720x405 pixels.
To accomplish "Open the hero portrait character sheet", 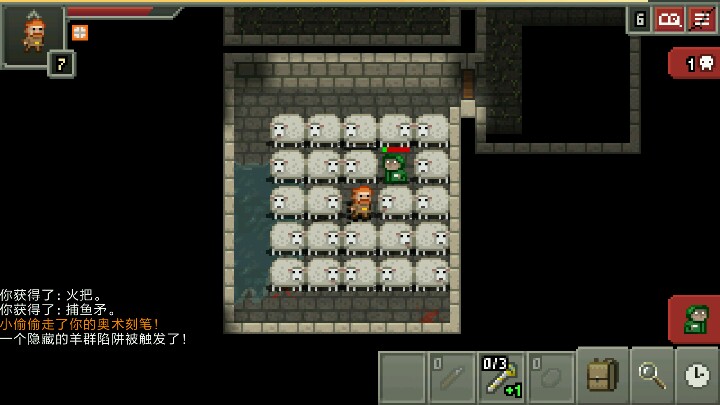I will (x=34, y=34).
